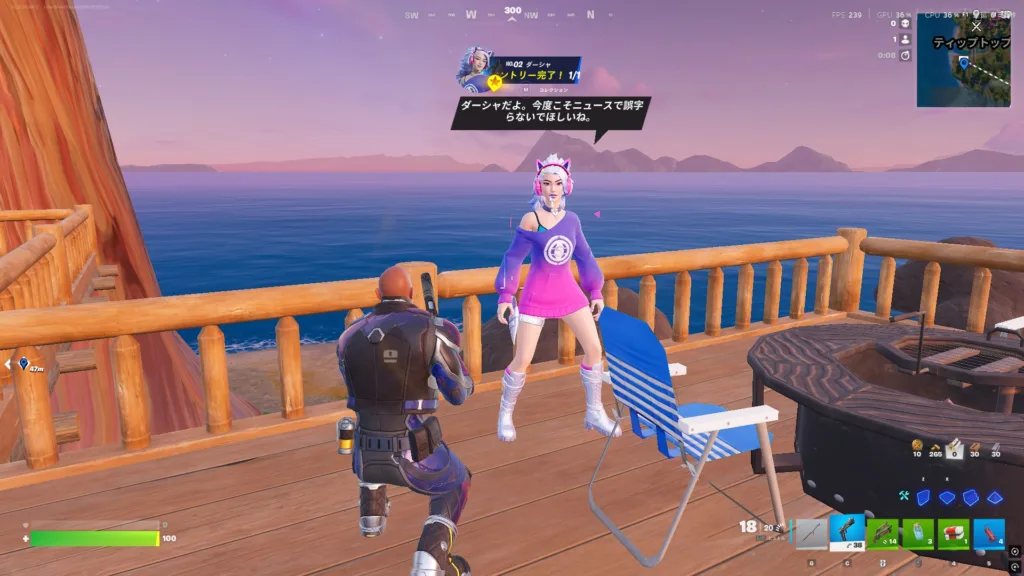
Task: Click the blue map marker on the minimap
Action: click(964, 62)
